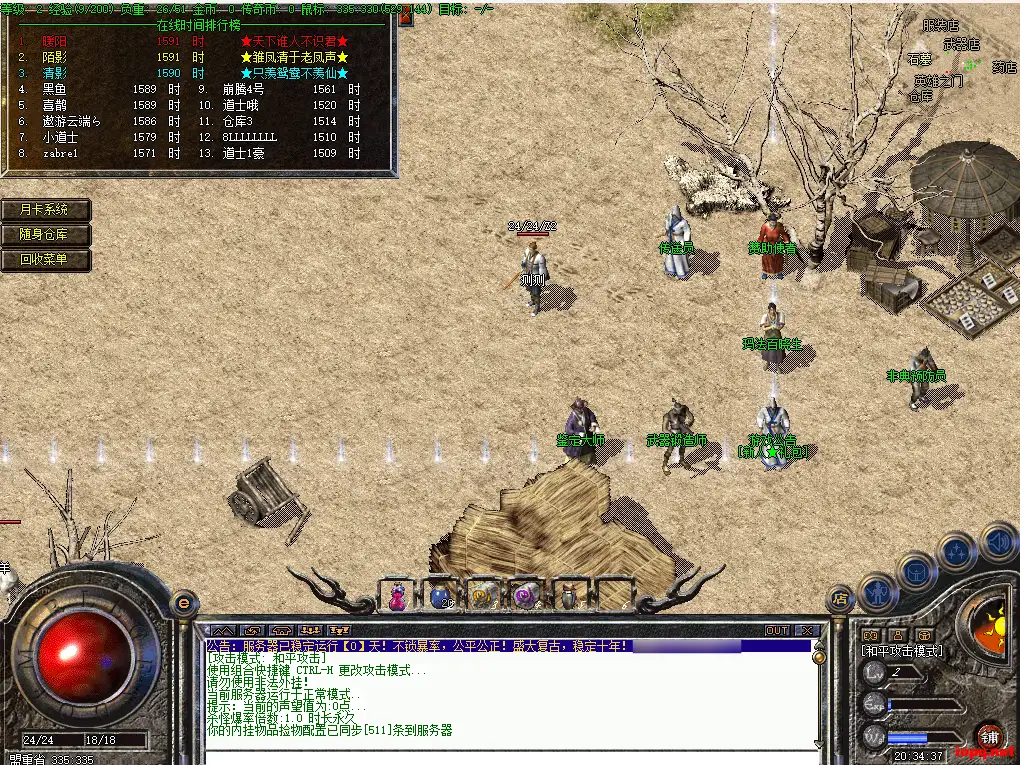Open the 随身仓库 portable warehouse
1020x765 pixels.
[45, 235]
